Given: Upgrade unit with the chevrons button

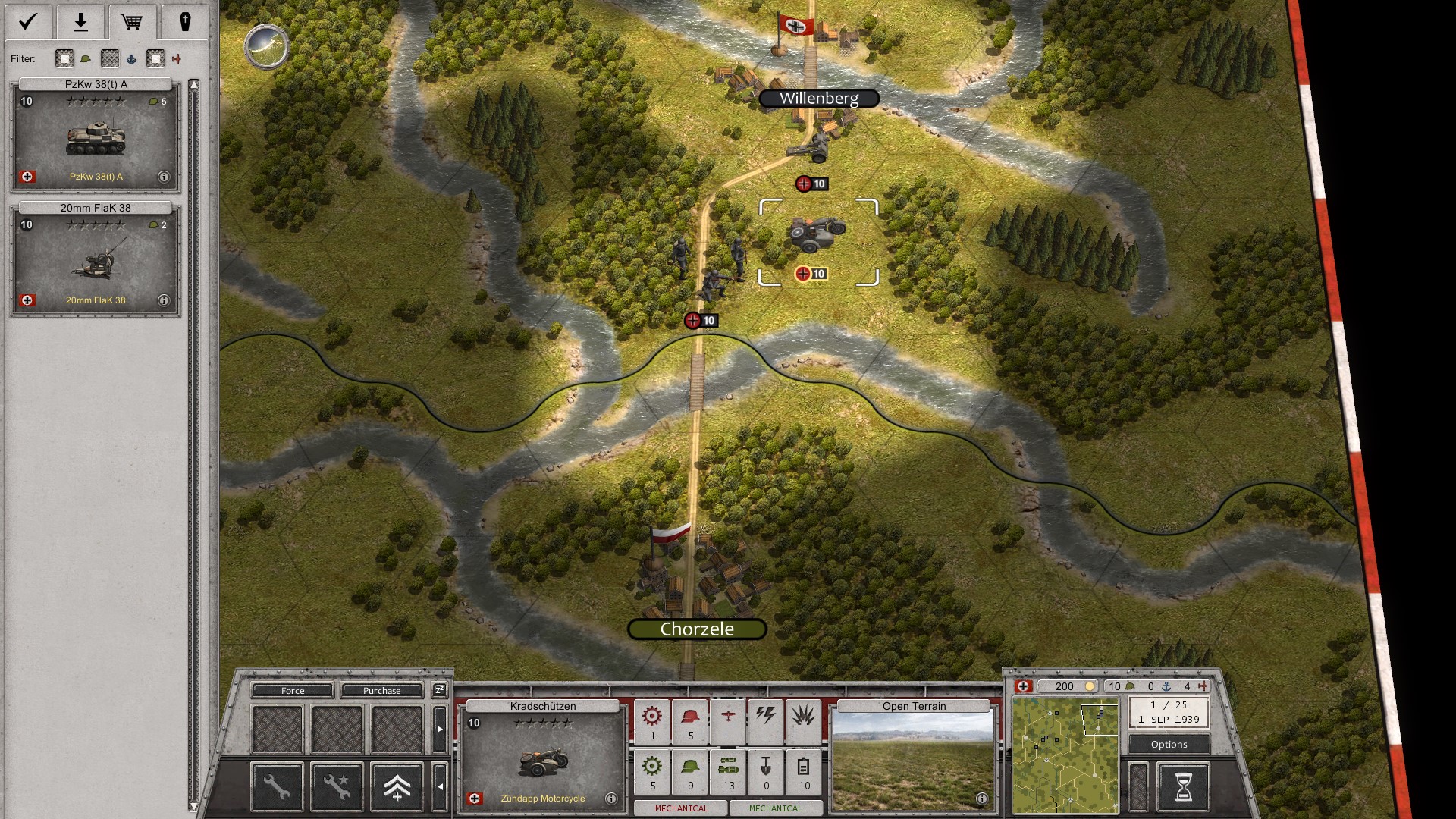Looking at the screenshot, I should click(x=397, y=786).
